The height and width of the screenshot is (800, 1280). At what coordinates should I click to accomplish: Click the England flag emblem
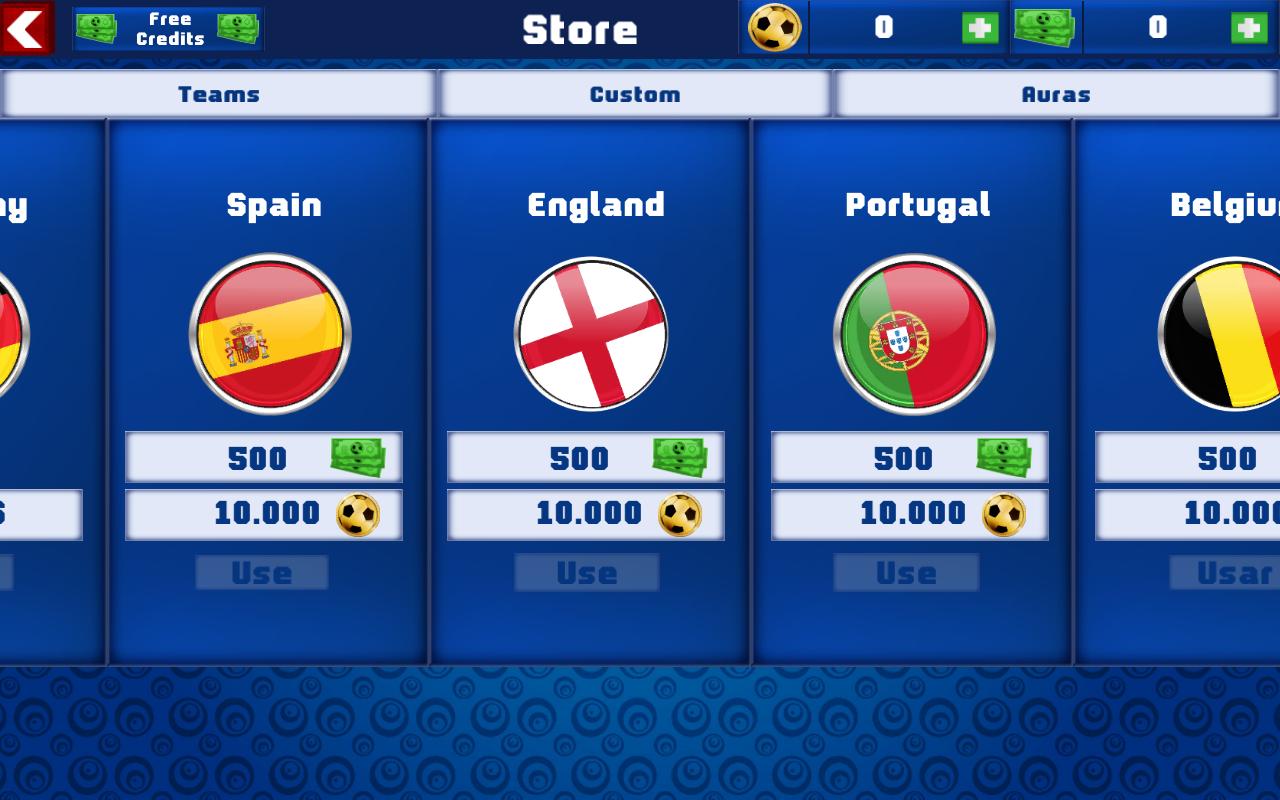click(590, 334)
